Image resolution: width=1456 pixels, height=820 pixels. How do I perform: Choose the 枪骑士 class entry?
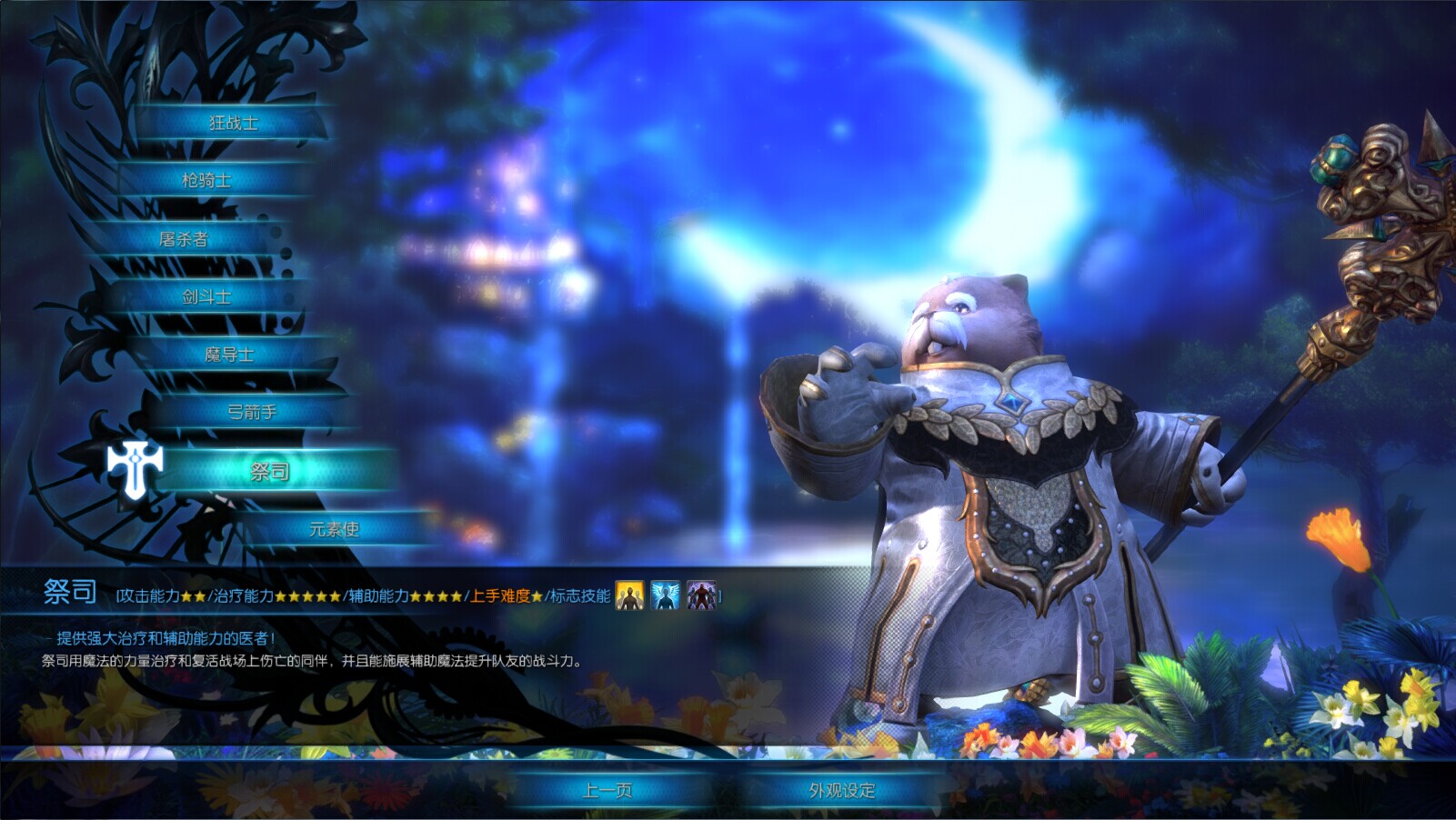click(206, 180)
